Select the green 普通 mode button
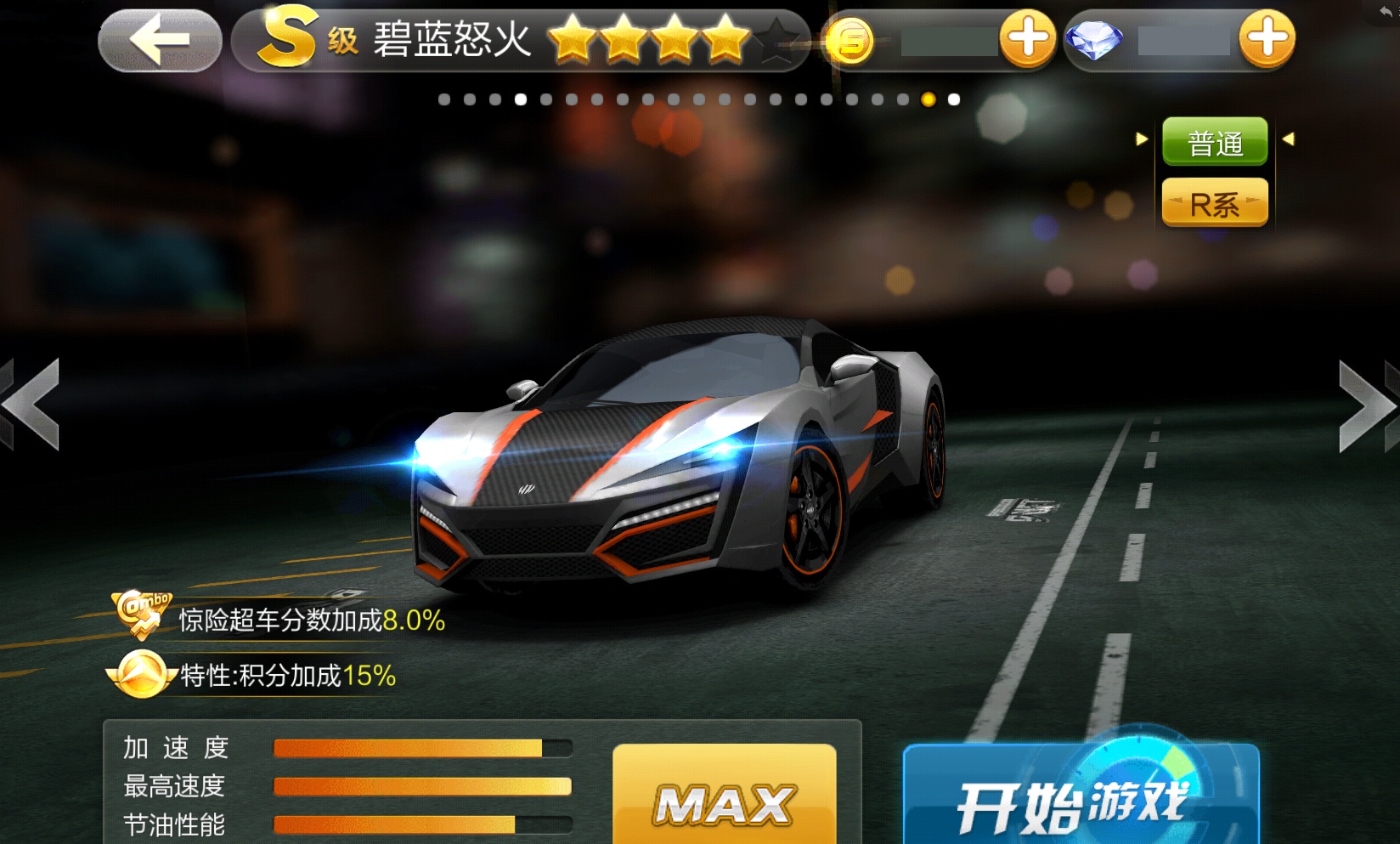The width and height of the screenshot is (1400, 844). point(1215,142)
